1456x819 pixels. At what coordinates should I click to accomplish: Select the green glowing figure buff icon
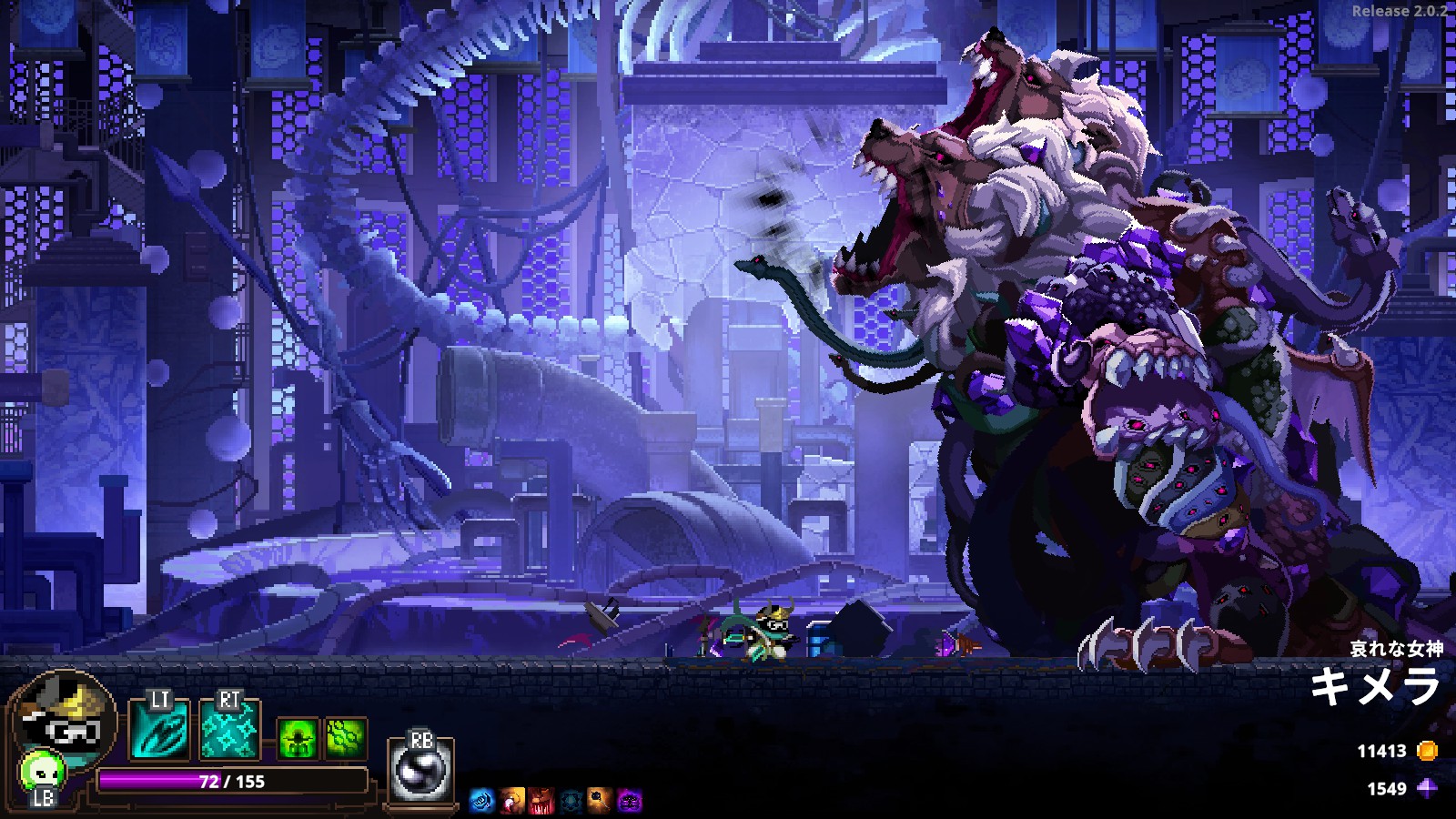(x=298, y=738)
